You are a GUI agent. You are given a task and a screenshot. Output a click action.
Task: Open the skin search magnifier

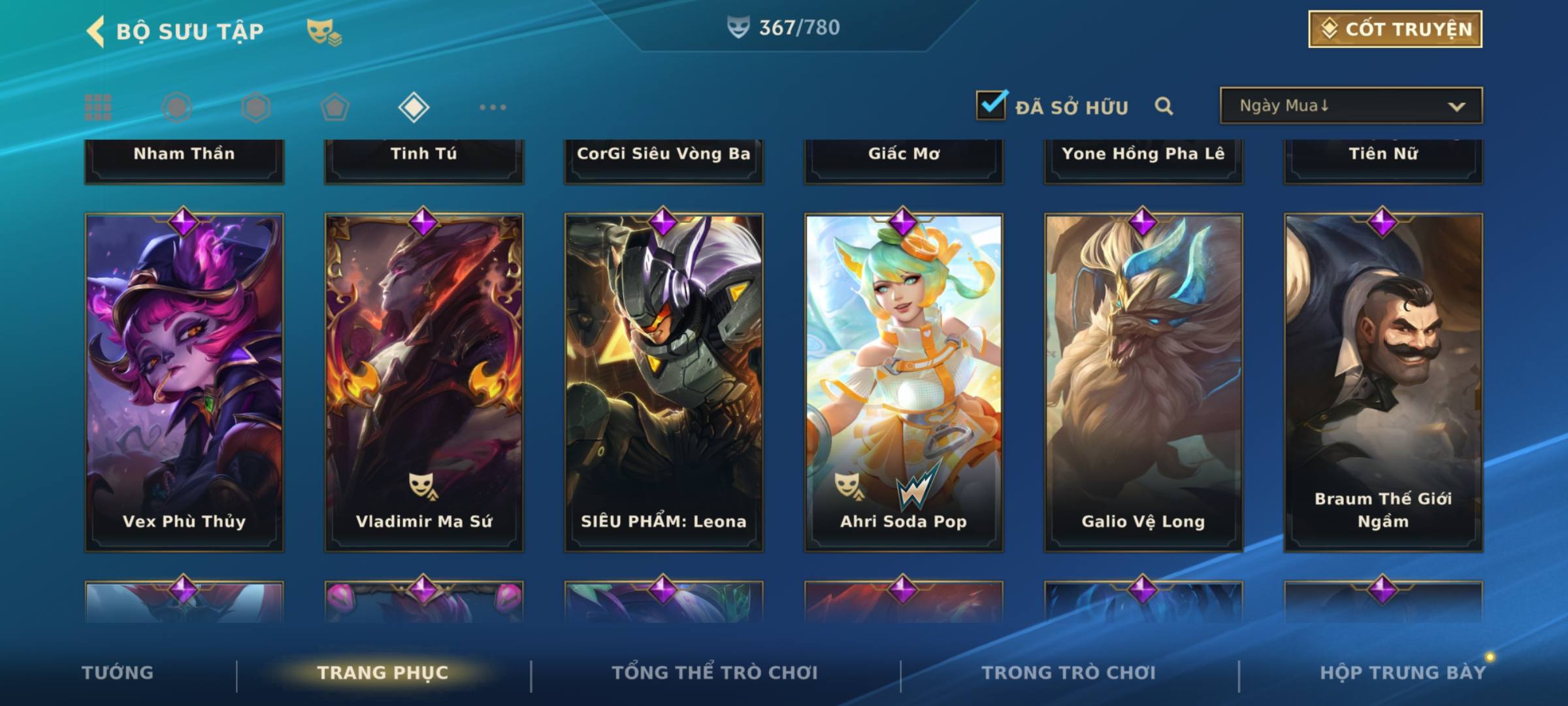point(1164,106)
